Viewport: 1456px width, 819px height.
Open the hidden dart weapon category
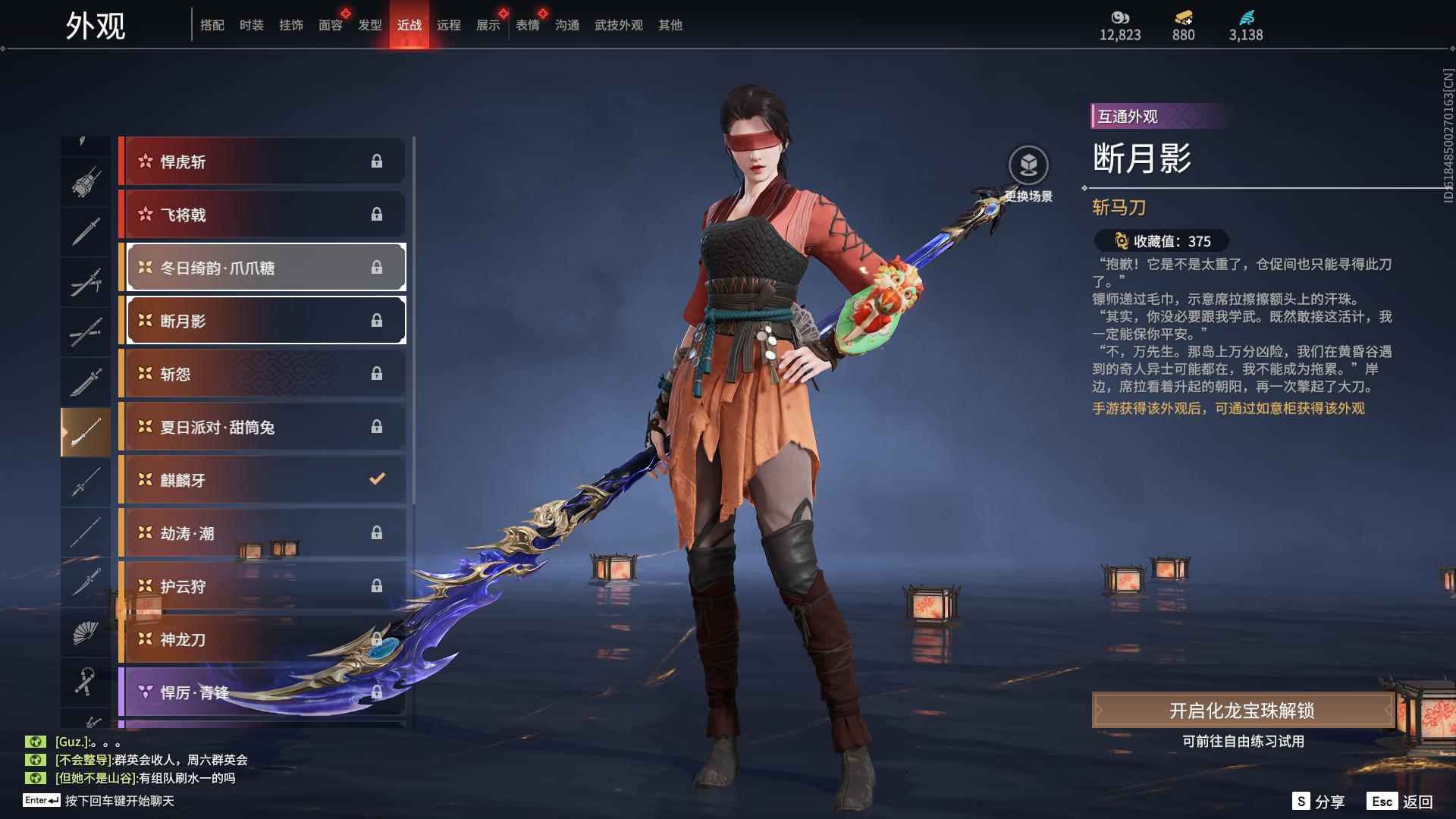[x=85, y=138]
